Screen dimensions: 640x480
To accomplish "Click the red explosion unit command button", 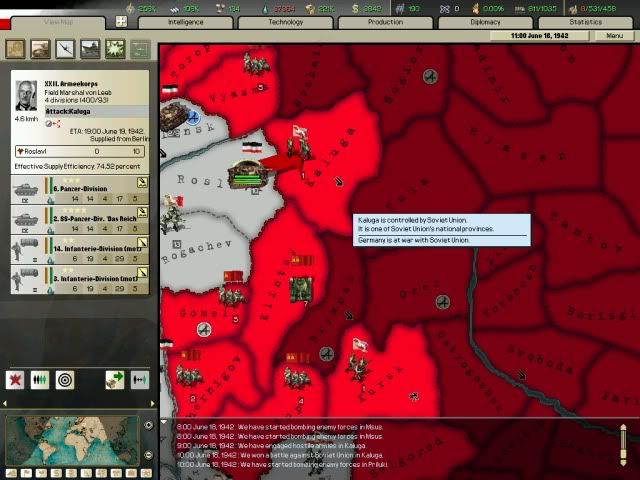I will pos(16,380).
